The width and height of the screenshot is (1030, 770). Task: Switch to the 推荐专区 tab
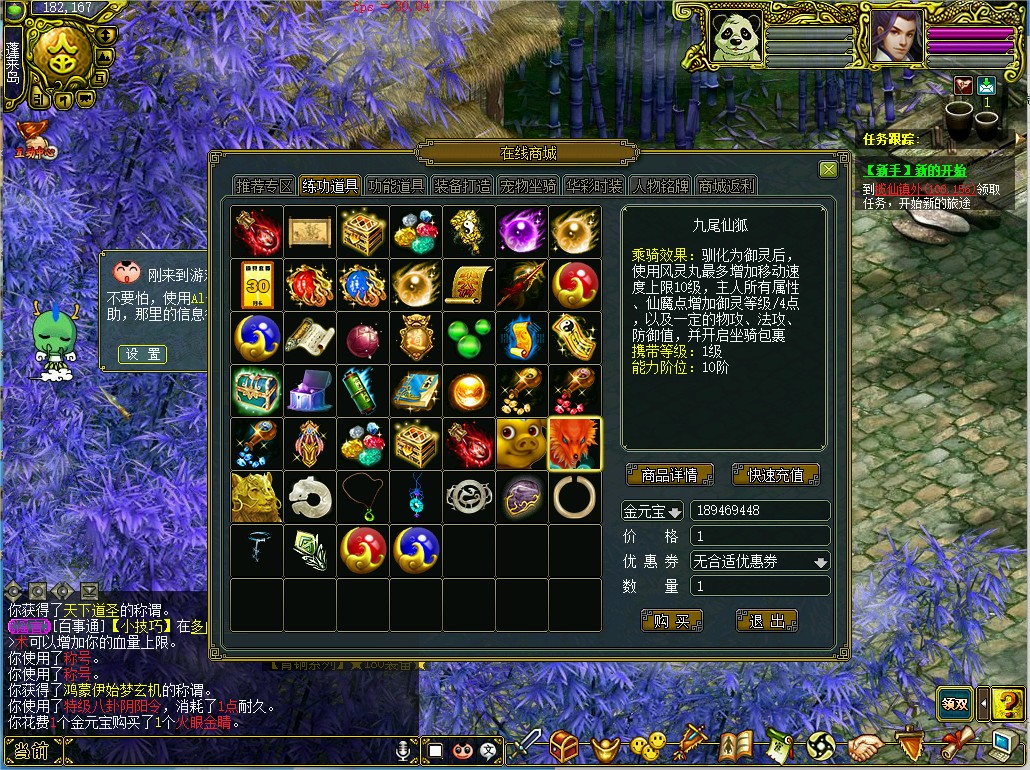[264, 186]
